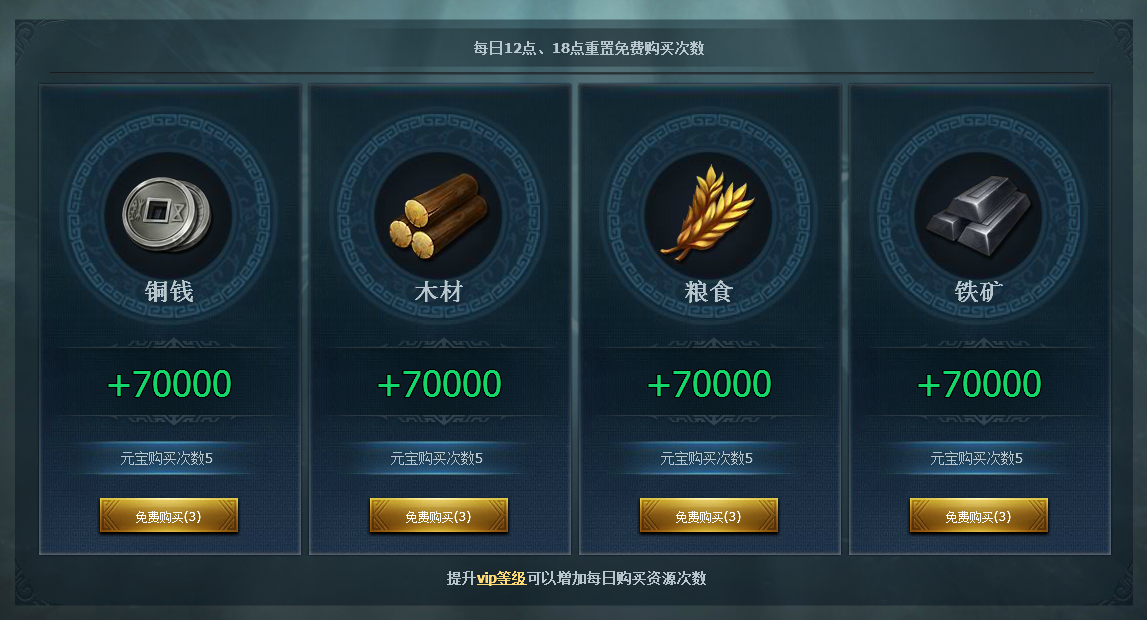
Task: Claim the free 粮食 (grain) purchase
Action: [x=709, y=516]
